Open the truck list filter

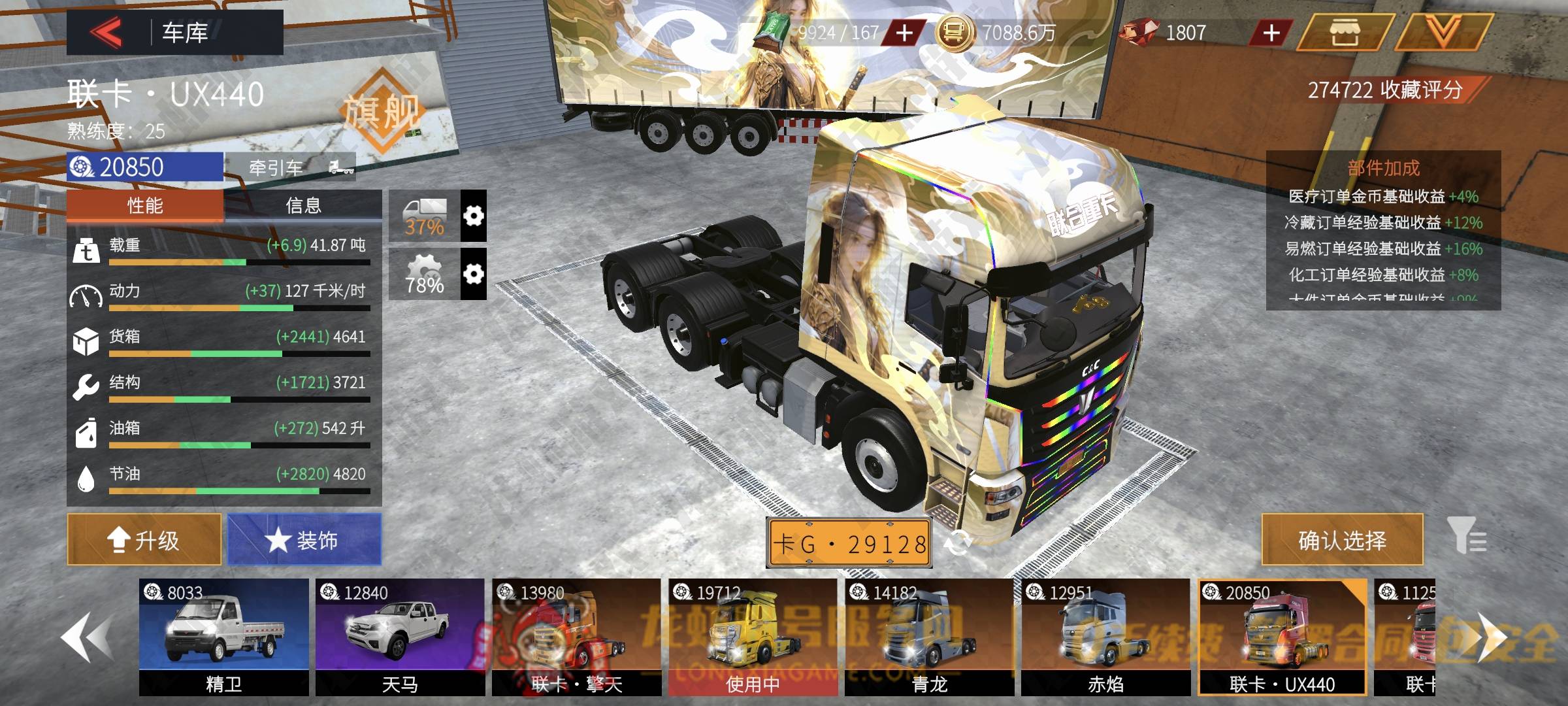[x=1466, y=535]
